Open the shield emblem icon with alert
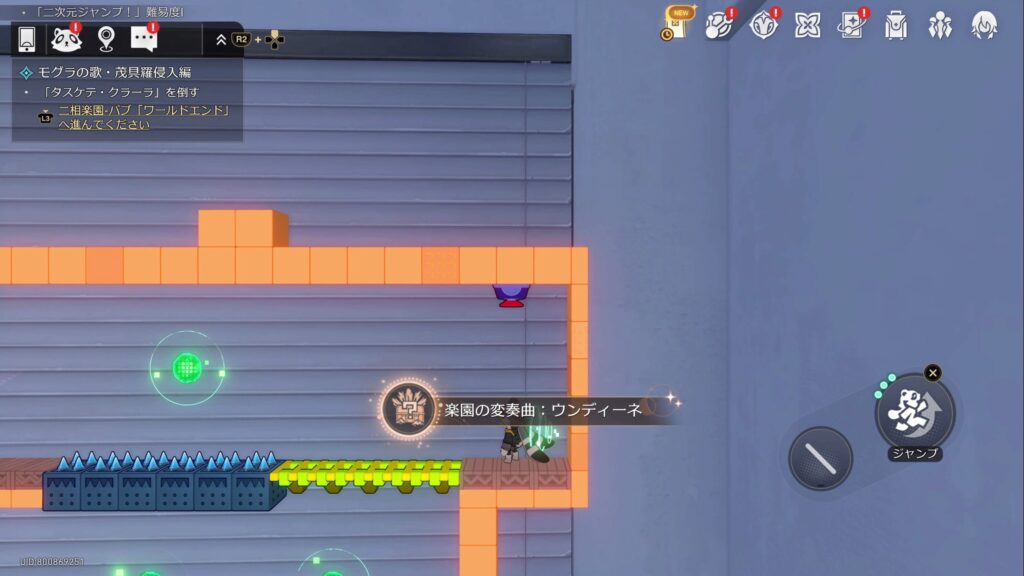This screenshot has height=576, width=1024. [x=764, y=24]
